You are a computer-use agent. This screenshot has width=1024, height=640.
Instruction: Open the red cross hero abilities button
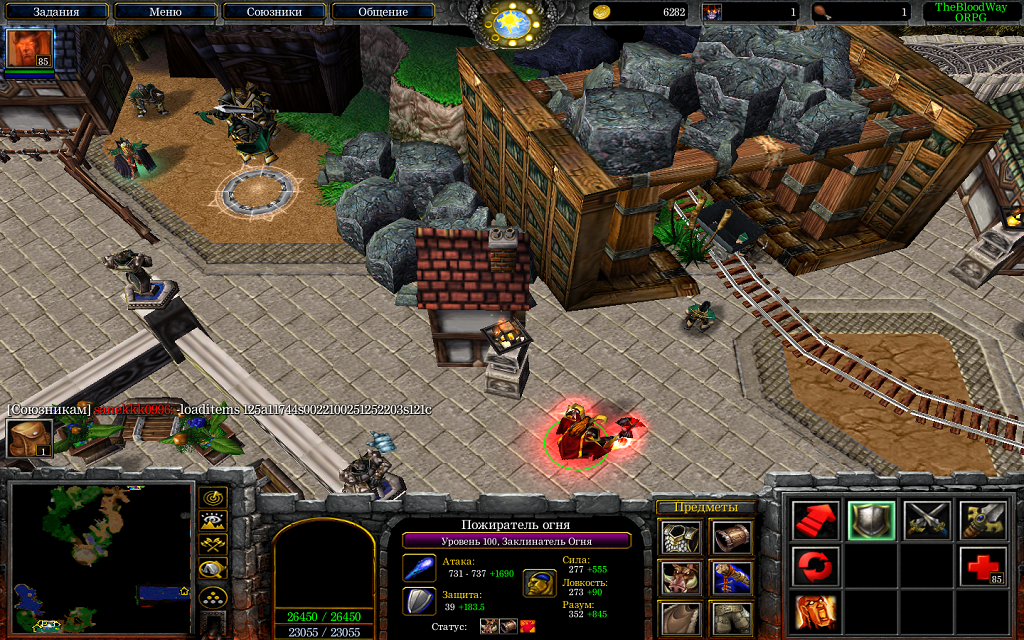pos(982,566)
